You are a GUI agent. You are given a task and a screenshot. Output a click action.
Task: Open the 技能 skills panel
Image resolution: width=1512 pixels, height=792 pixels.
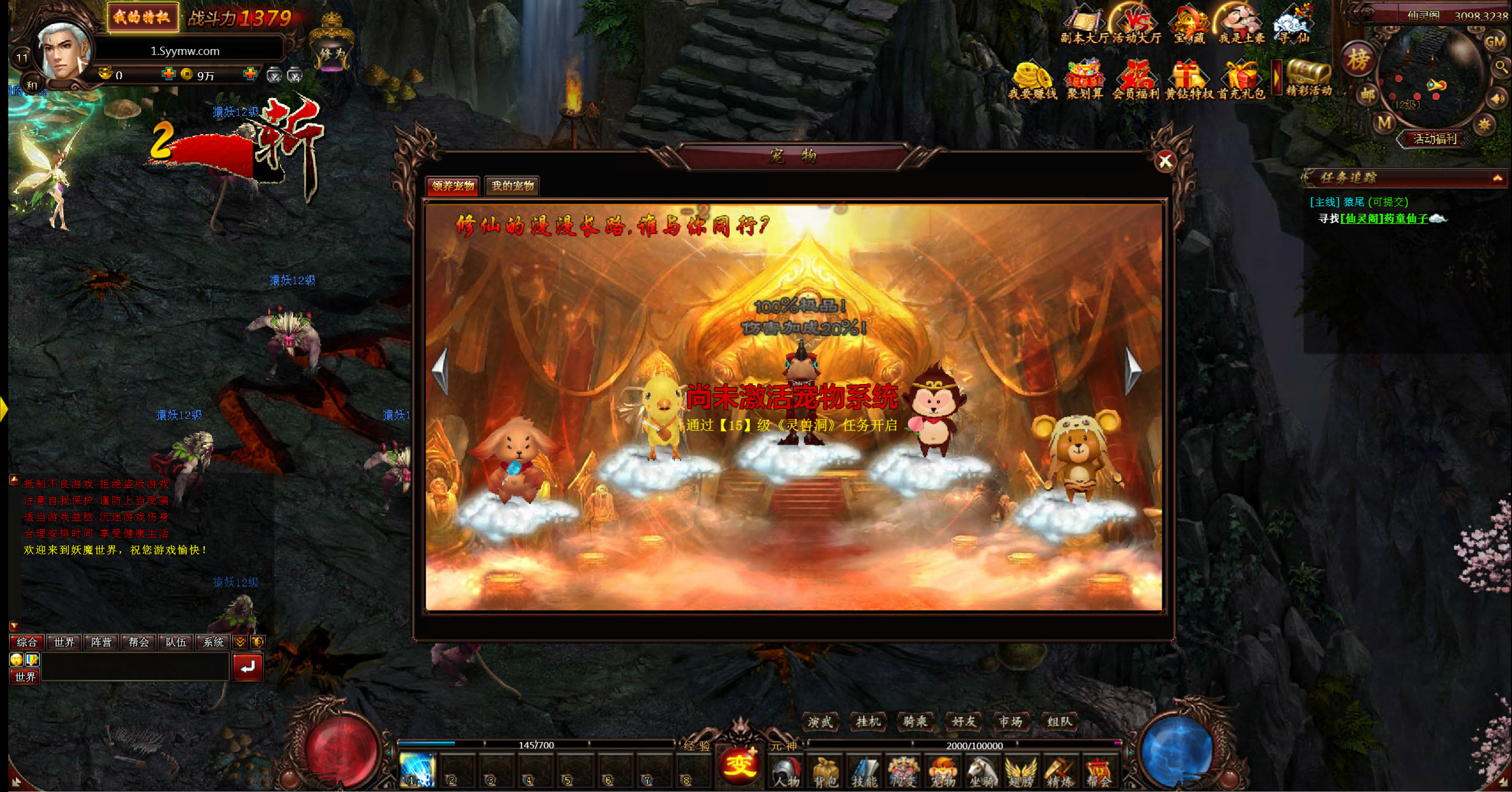tap(865, 772)
